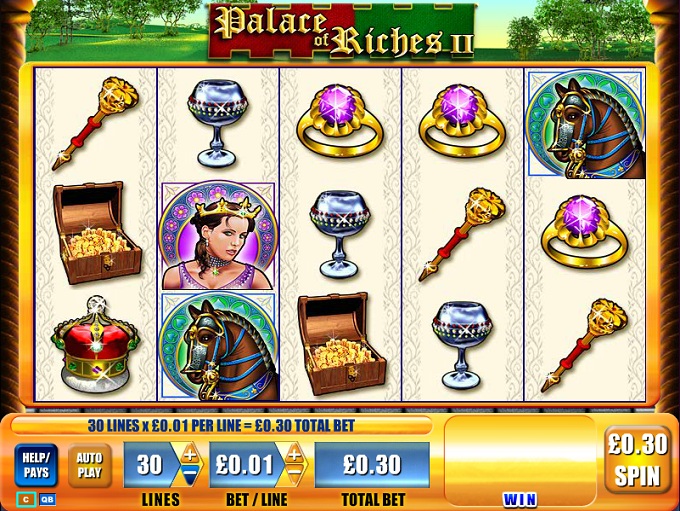This screenshot has height=511, width=680.
Task: Click the small green C button
Action: pos(26,499)
